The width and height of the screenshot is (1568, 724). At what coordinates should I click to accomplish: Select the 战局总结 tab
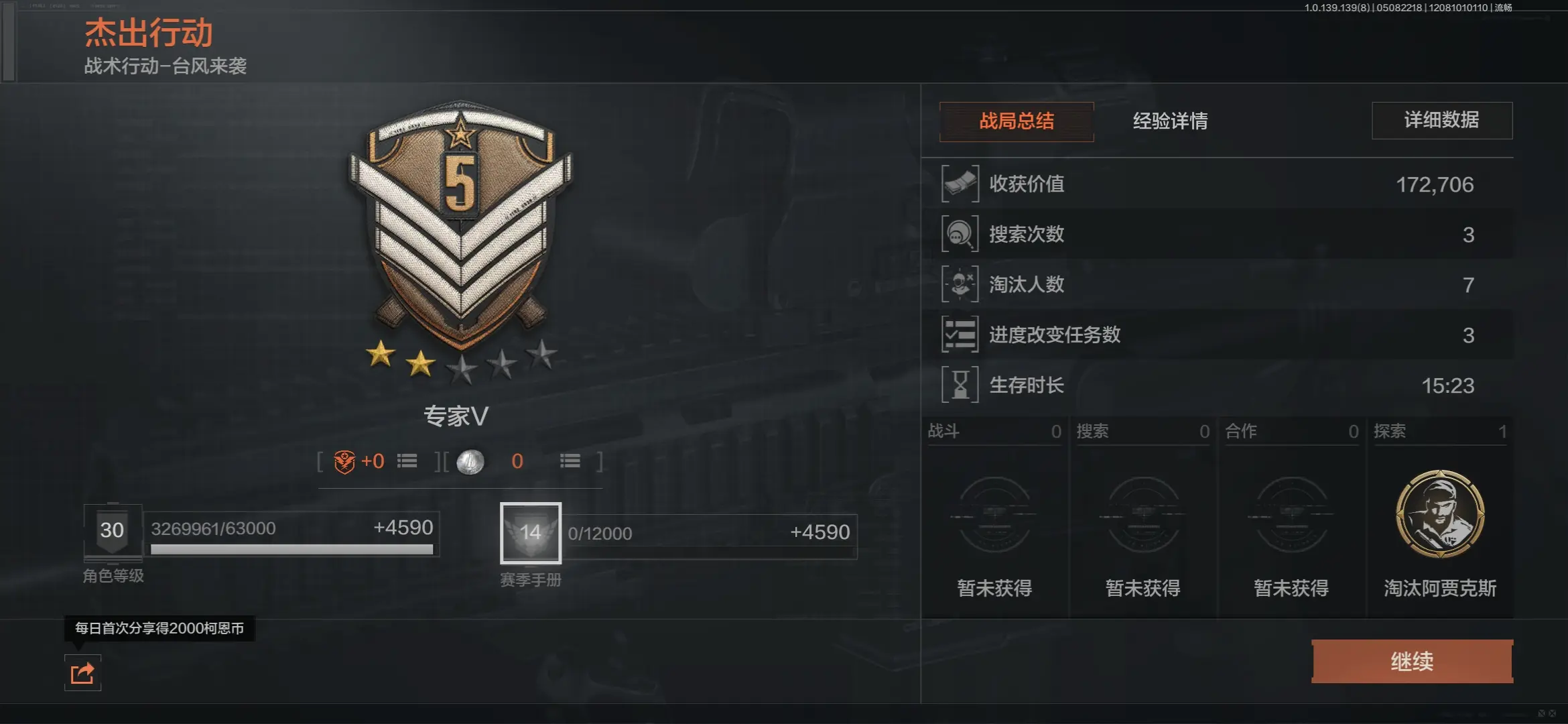tap(1016, 122)
